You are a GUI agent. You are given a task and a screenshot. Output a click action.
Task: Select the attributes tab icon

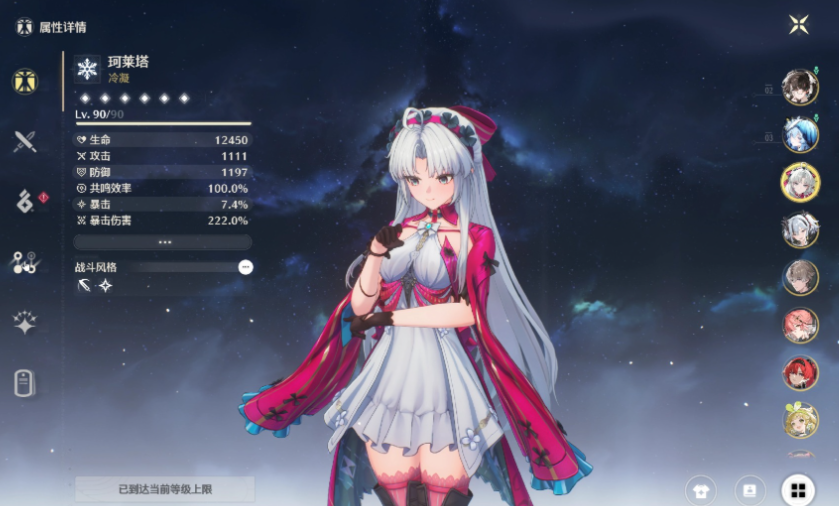(25, 82)
